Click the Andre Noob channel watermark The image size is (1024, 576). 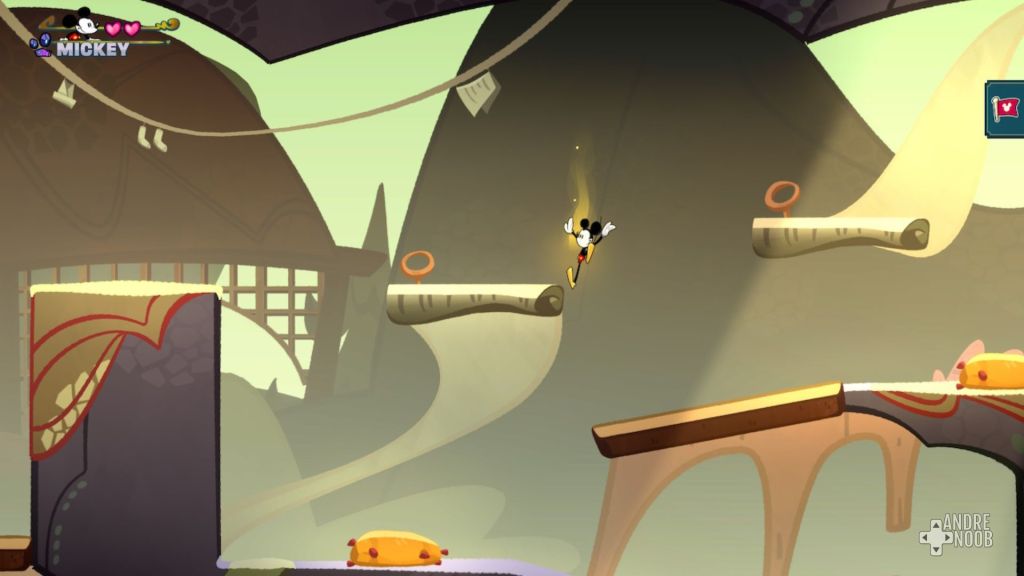coord(955,533)
